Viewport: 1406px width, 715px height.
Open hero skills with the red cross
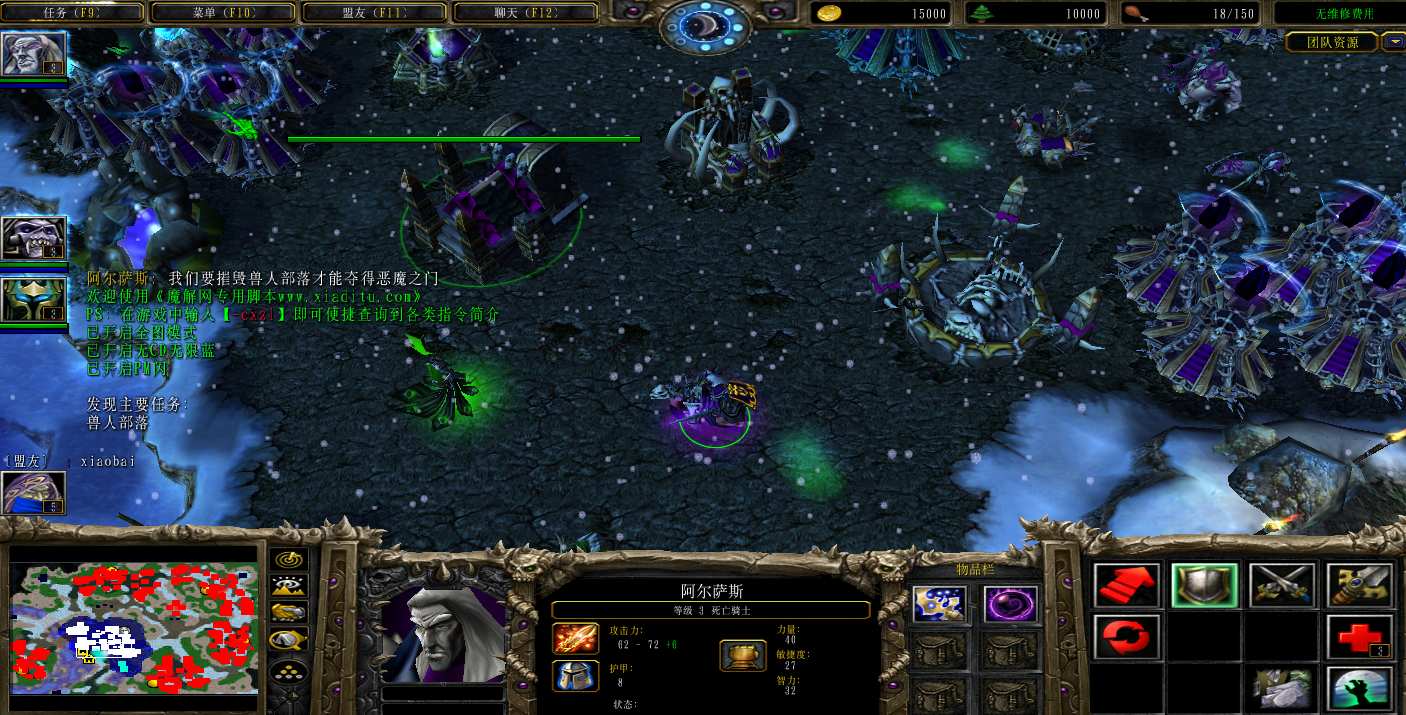1359,636
